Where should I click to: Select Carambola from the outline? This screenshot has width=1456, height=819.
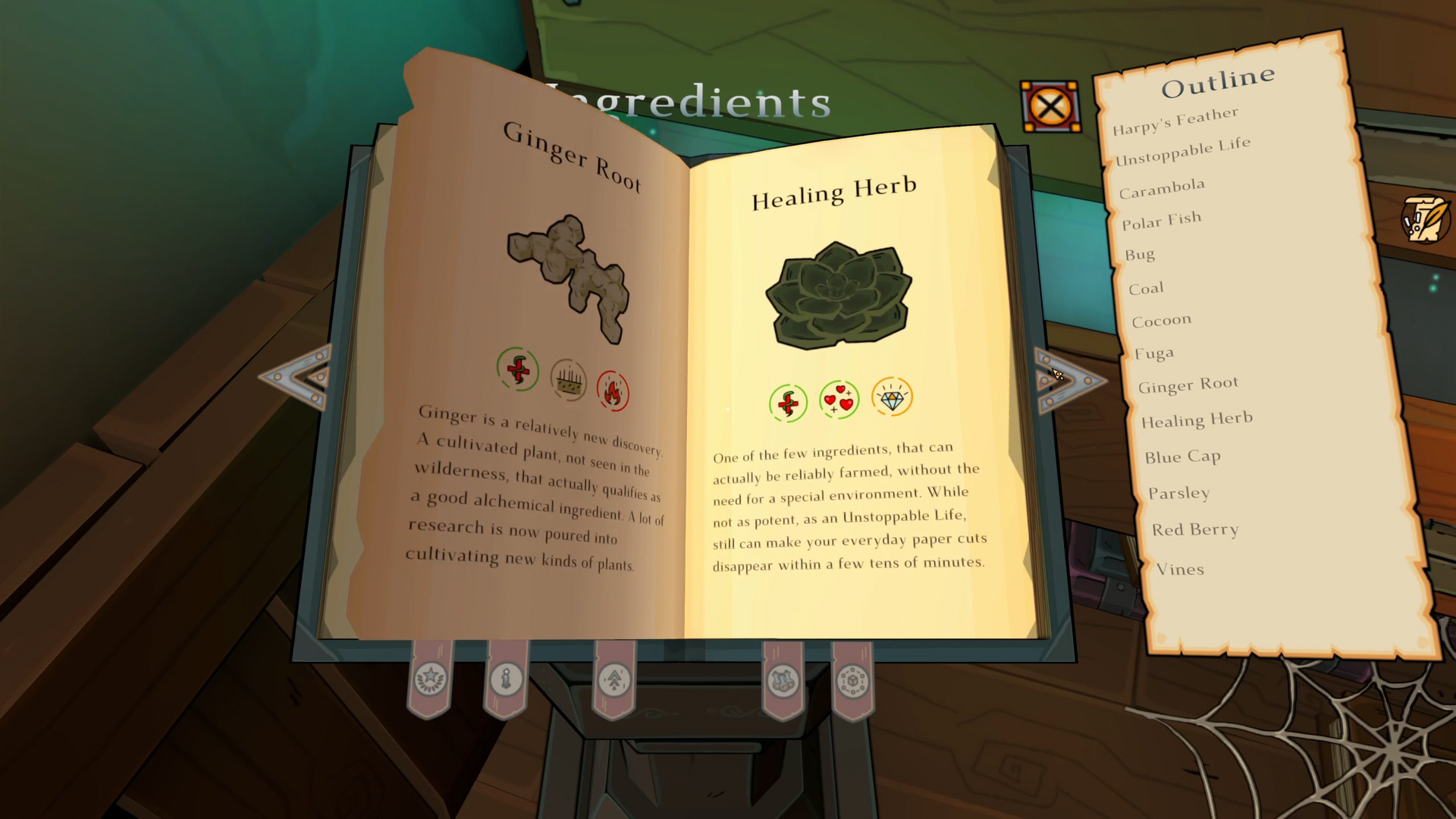(1162, 188)
